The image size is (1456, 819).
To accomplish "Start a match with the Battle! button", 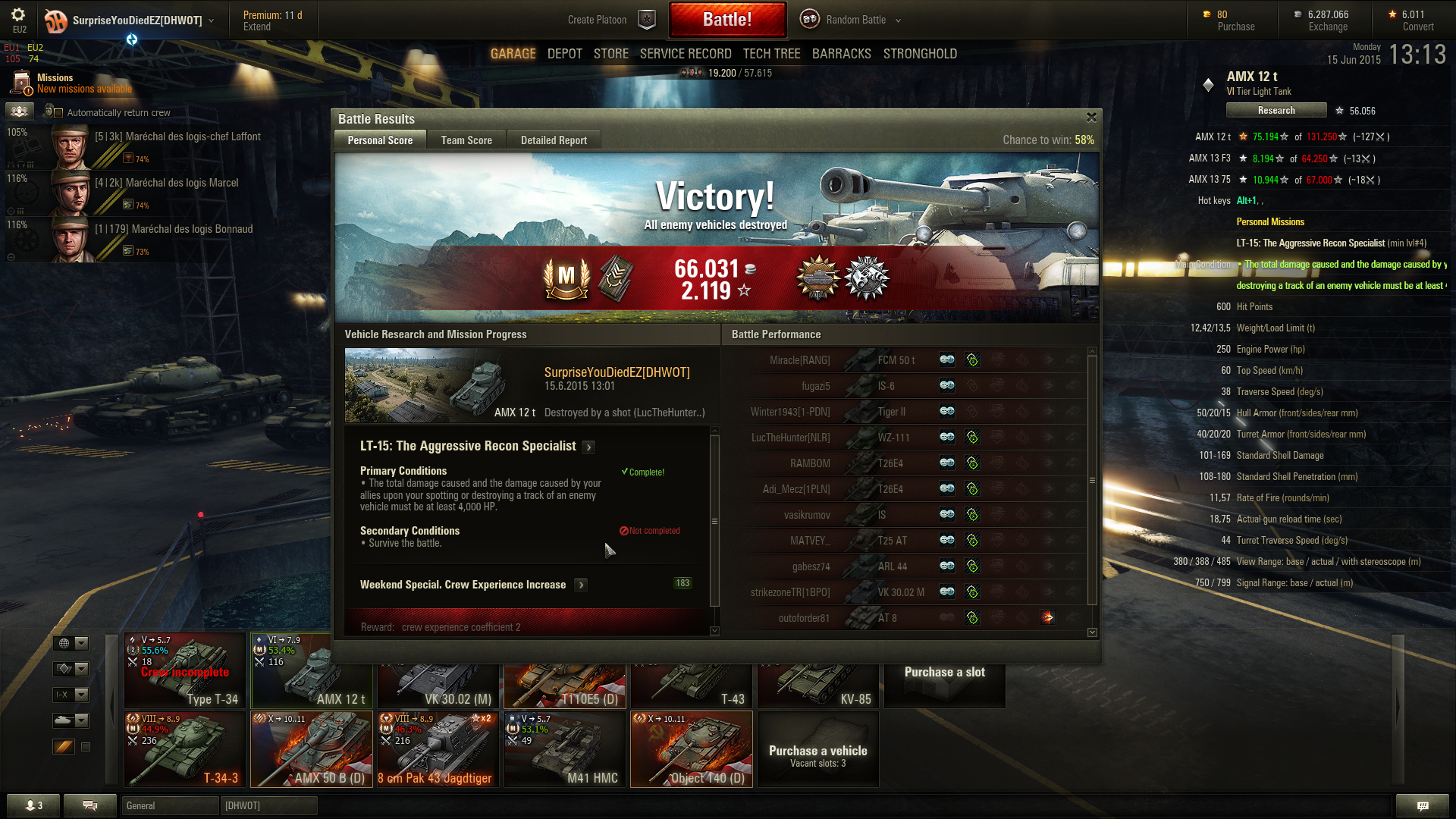I will tap(726, 20).
